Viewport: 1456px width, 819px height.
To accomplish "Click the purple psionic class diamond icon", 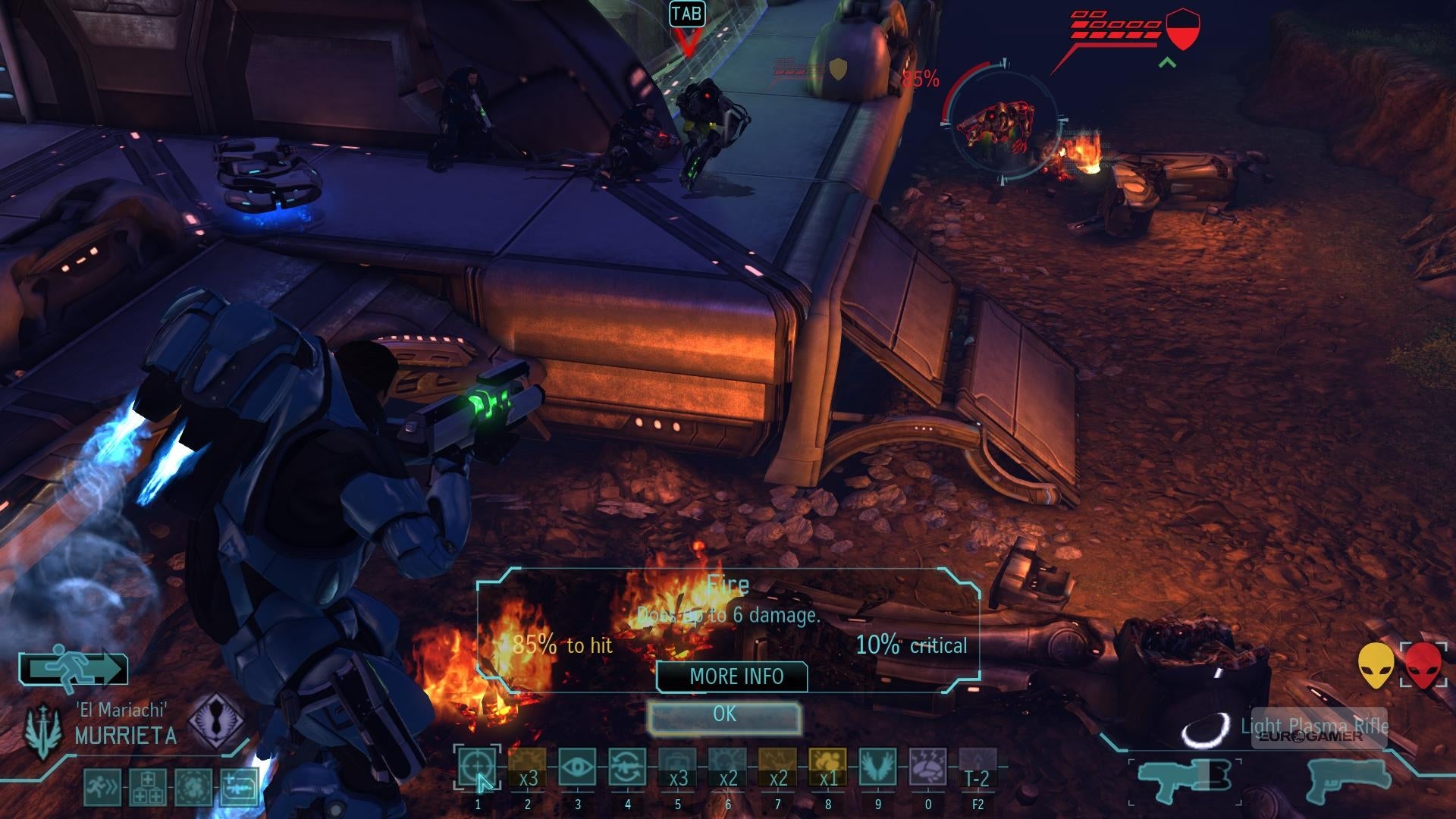I will 216,720.
